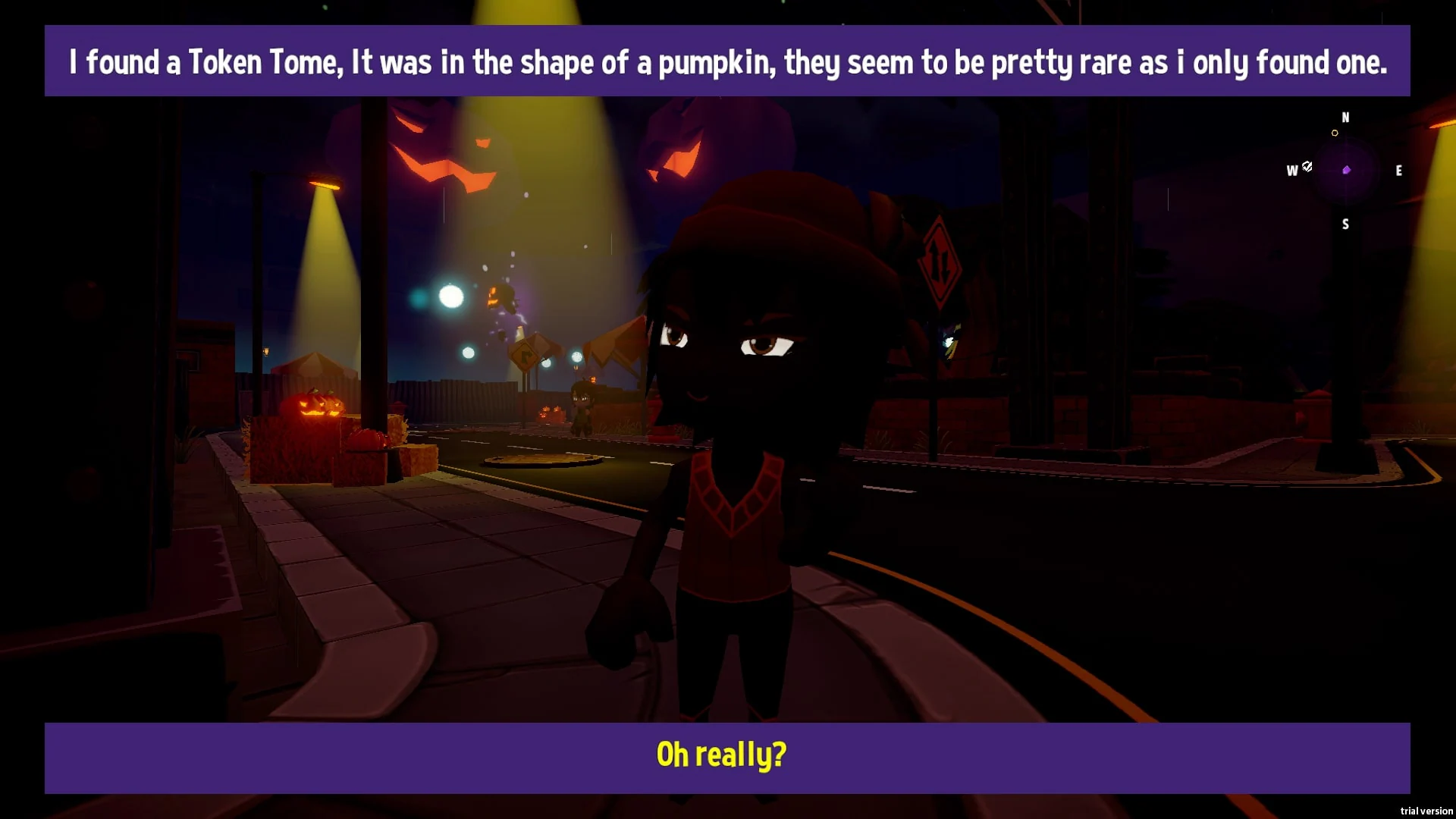1456x819 pixels.
Task: Select the yellow circle waypoint on the compass
Action: [1335, 132]
